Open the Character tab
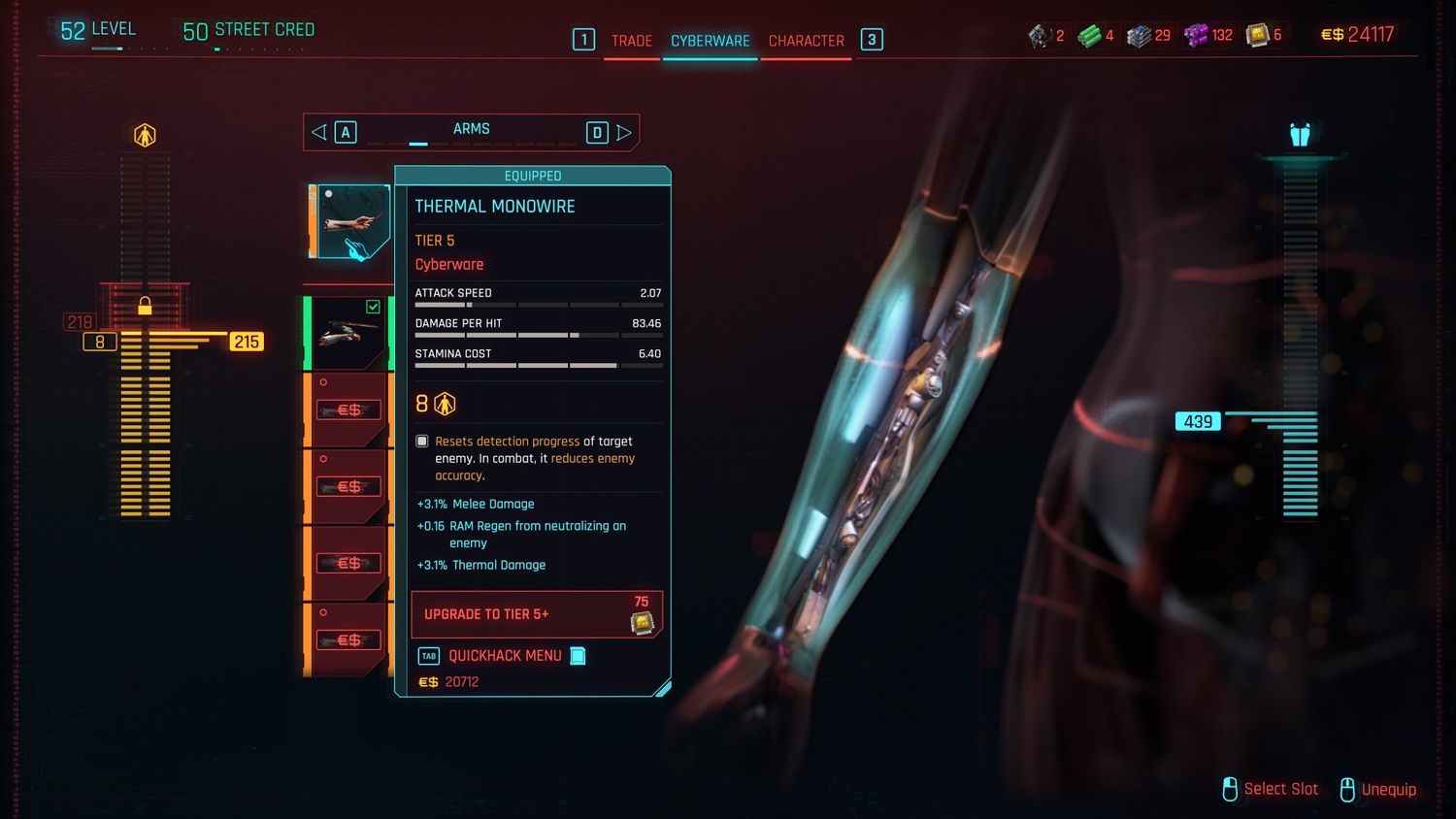 click(806, 41)
